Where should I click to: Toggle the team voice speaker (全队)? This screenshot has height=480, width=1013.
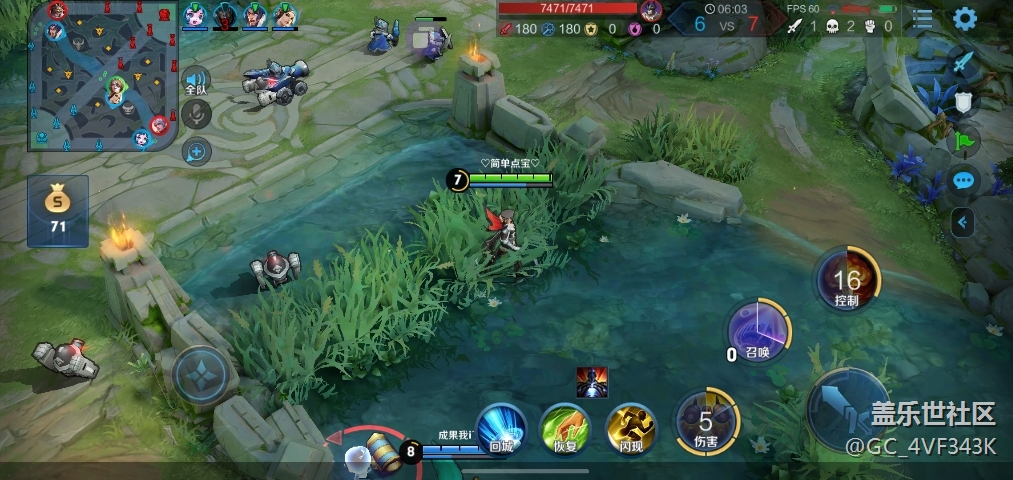pyautogui.click(x=196, y=82)
